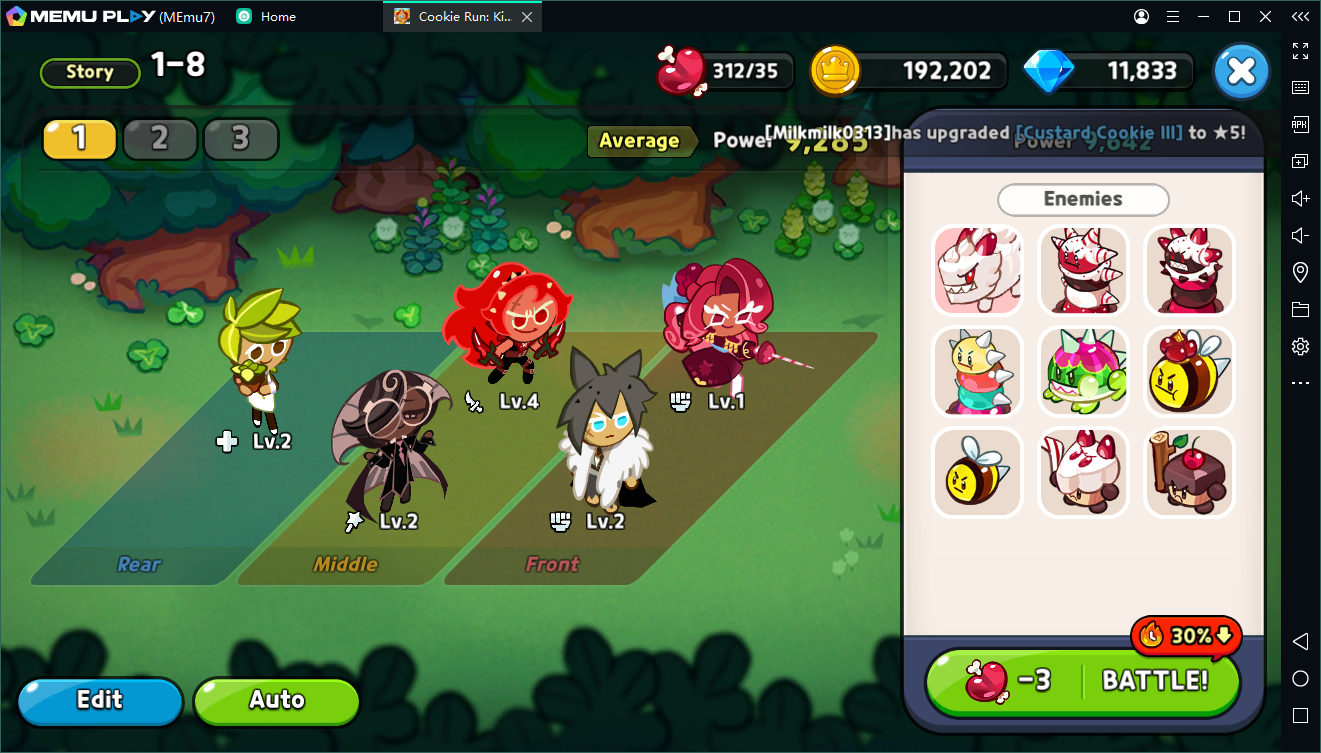The image size is (1321, 753).
Task: Tap the green Auto button
Action: 276,700
